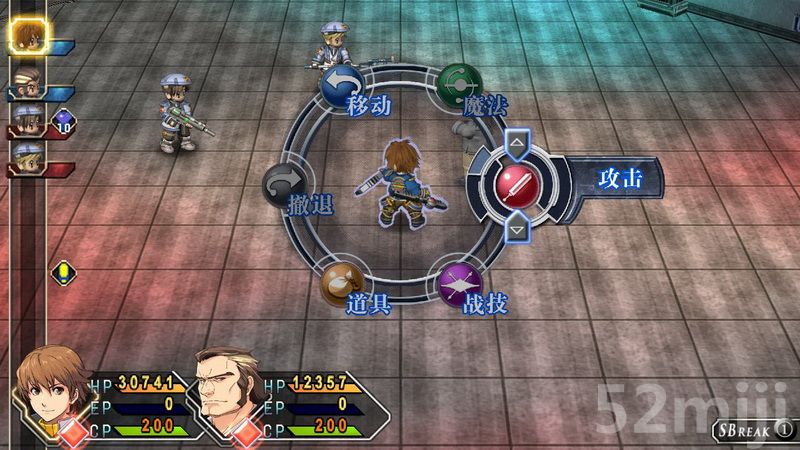800x450 pixels.
Task: Confirm the red 攻击 (Attack) command
Action: pos(516,182)
